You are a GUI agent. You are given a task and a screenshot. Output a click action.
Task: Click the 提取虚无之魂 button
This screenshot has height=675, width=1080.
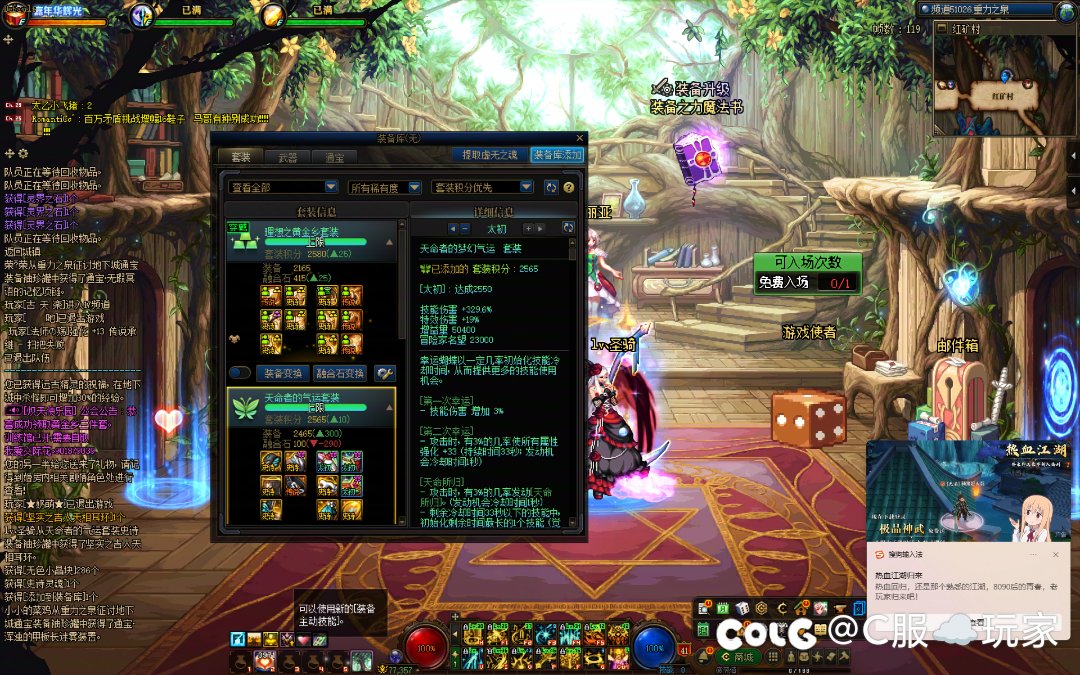[487, 155]
